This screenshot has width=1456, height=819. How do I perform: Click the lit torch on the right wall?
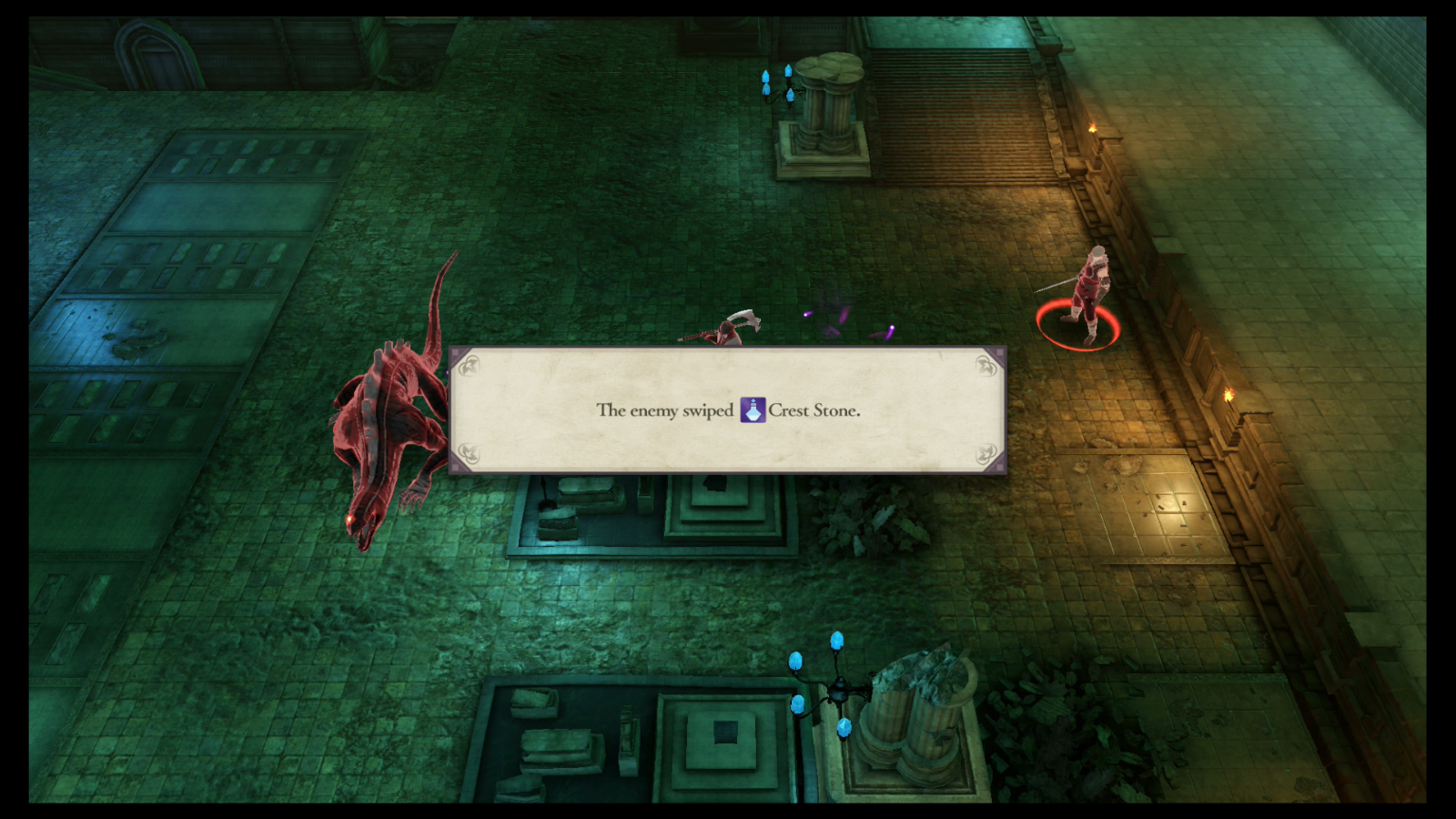[1095, 127]
